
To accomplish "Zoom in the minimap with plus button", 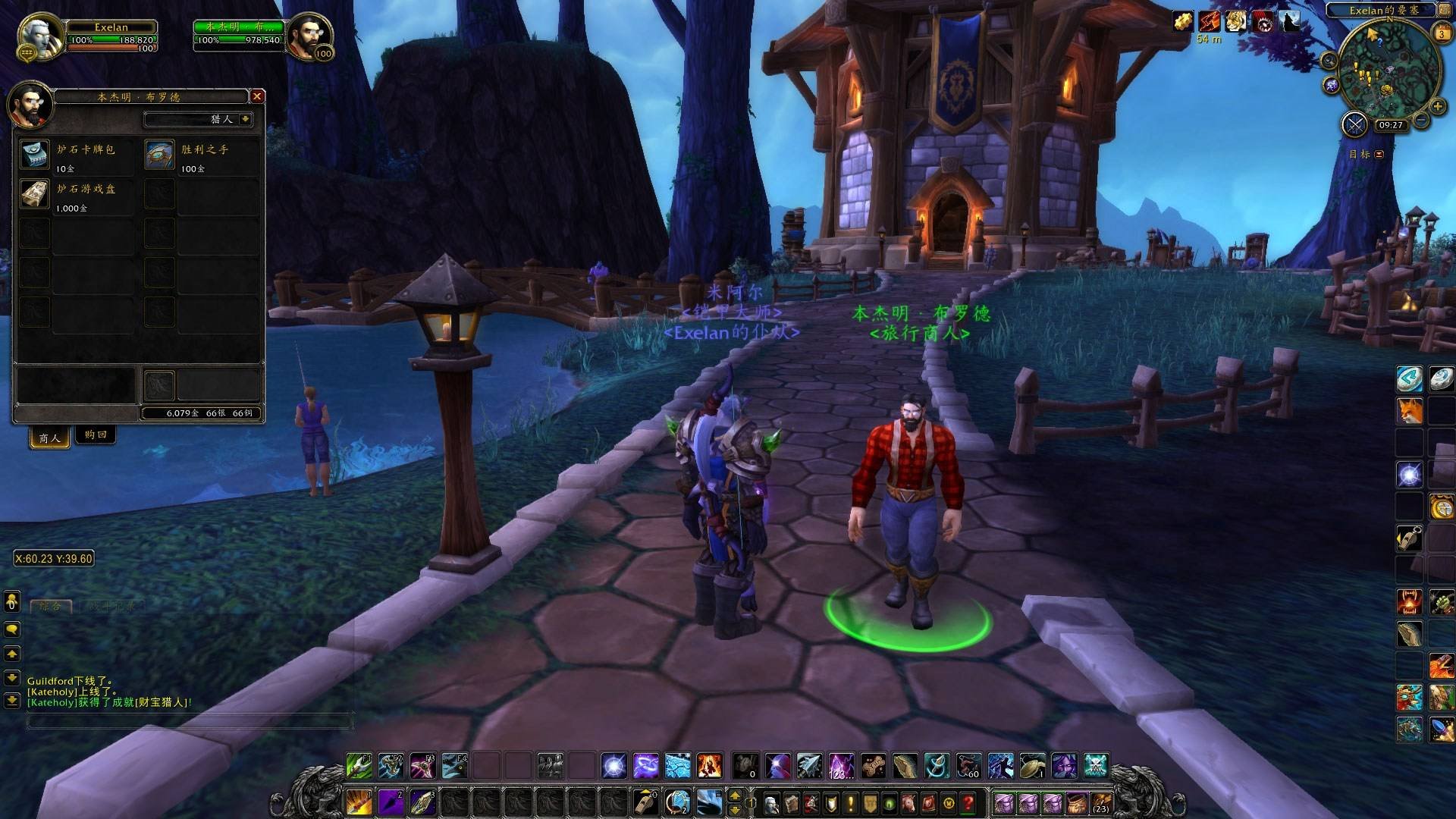I will pos(1436,106).
